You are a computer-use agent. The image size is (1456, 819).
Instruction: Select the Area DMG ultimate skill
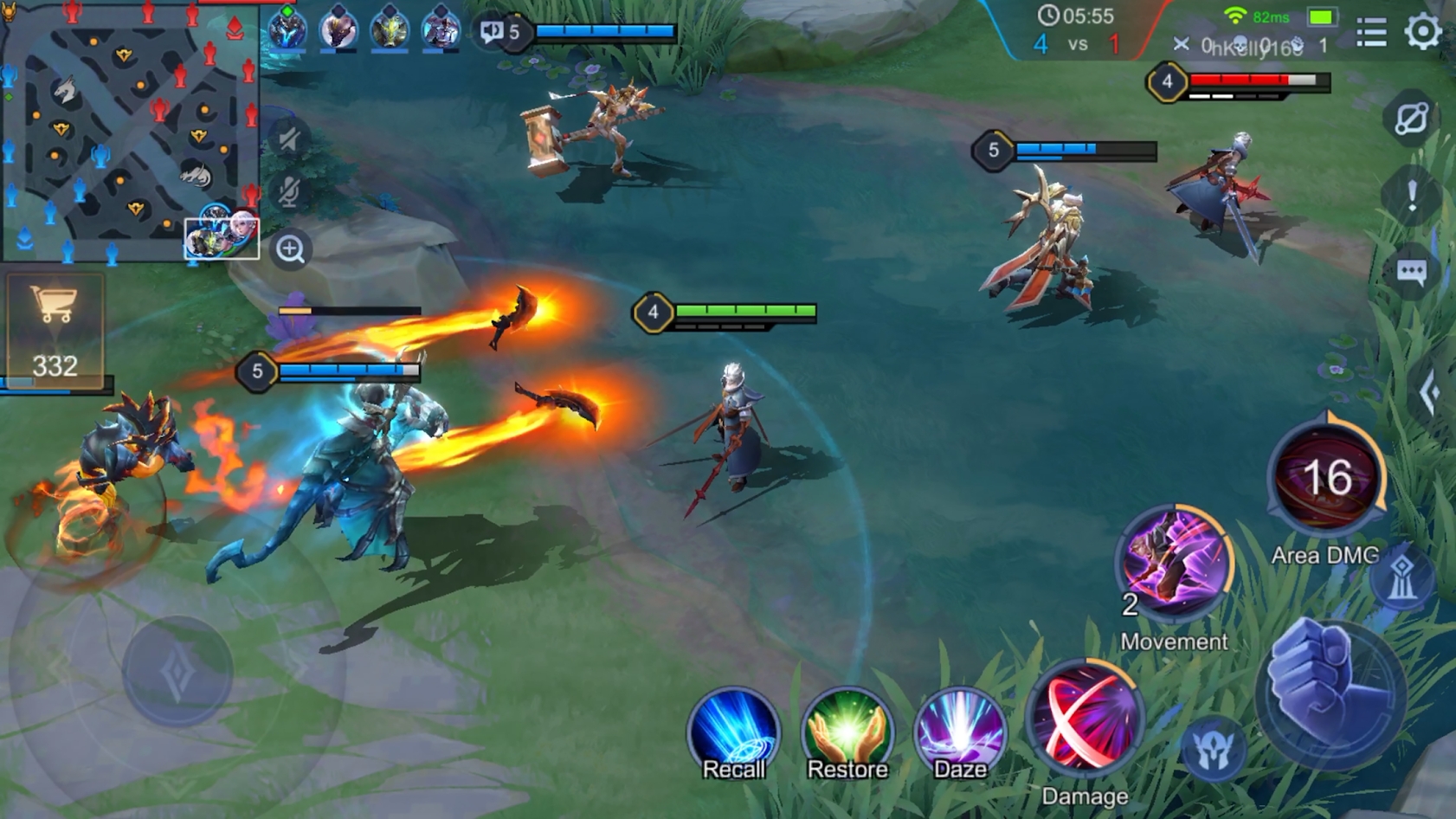[1326, 478]
